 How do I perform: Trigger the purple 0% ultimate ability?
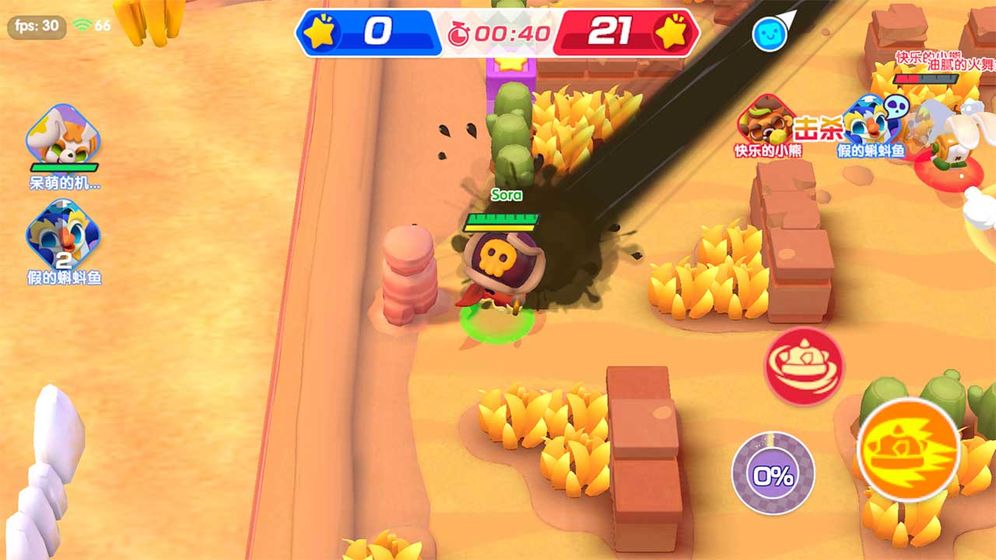point(772,473)
